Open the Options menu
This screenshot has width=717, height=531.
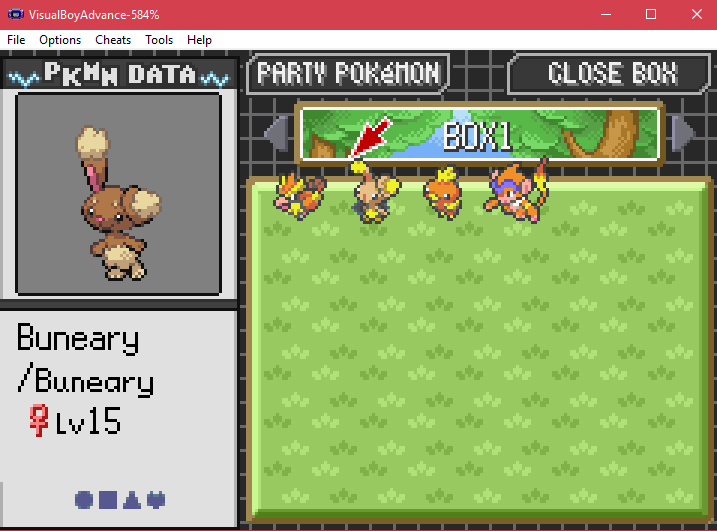pos(60,40)
